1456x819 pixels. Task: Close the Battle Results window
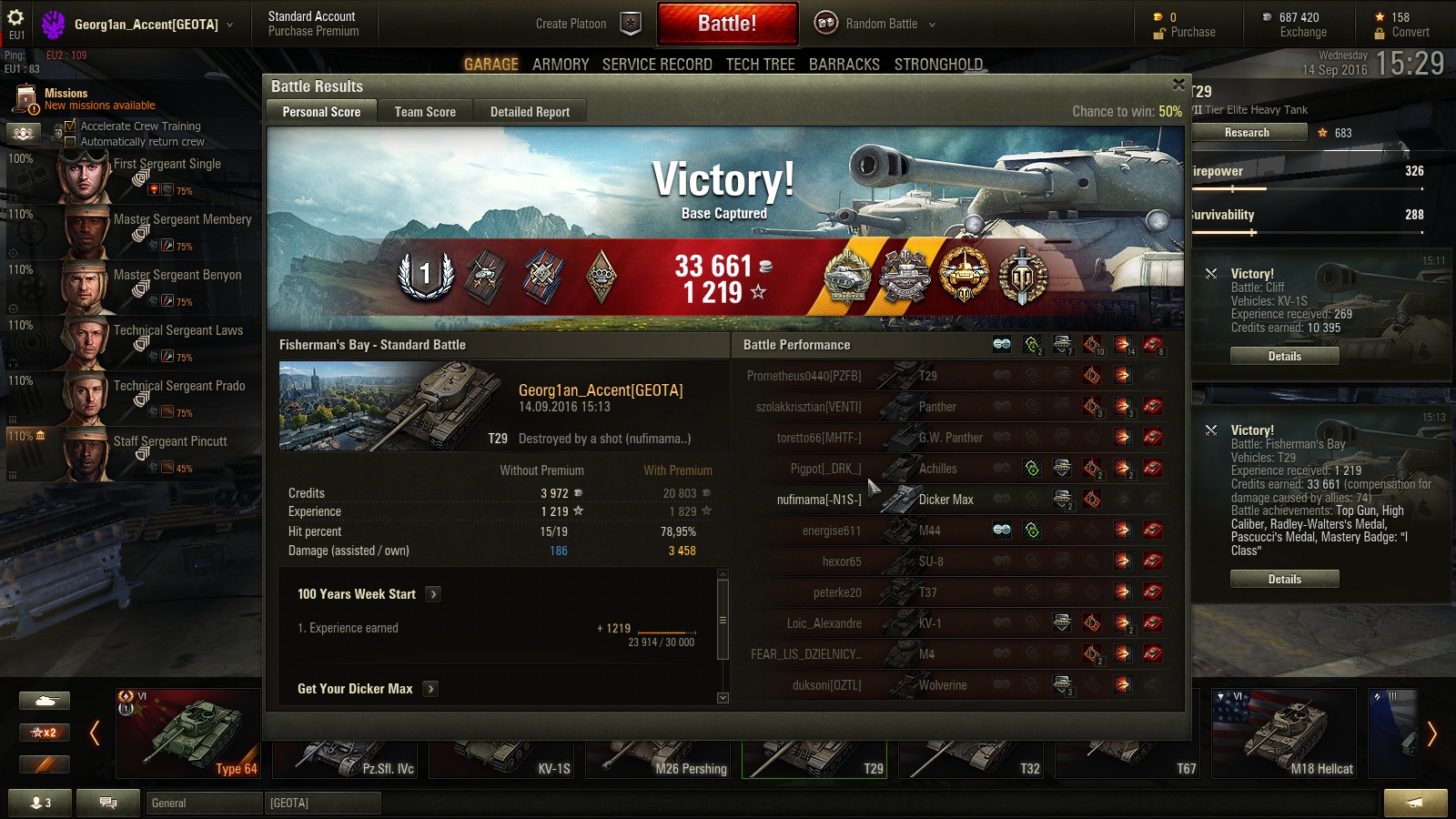pos(1178,85)
